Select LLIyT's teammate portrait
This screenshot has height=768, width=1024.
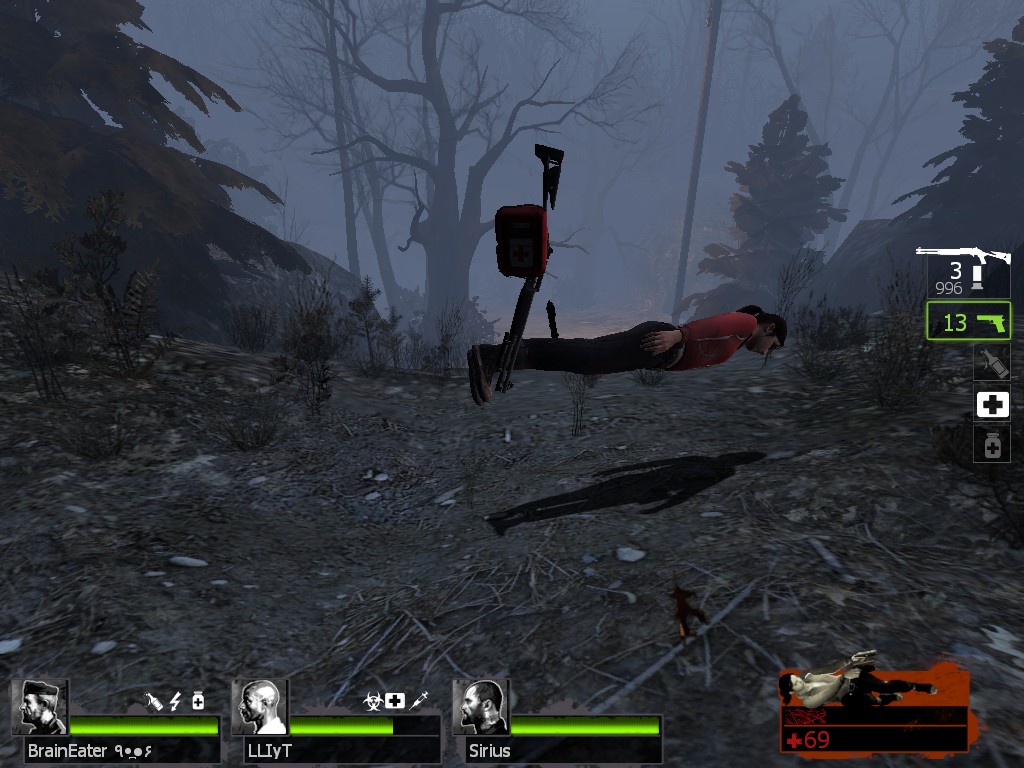click(x=260, y=708)
